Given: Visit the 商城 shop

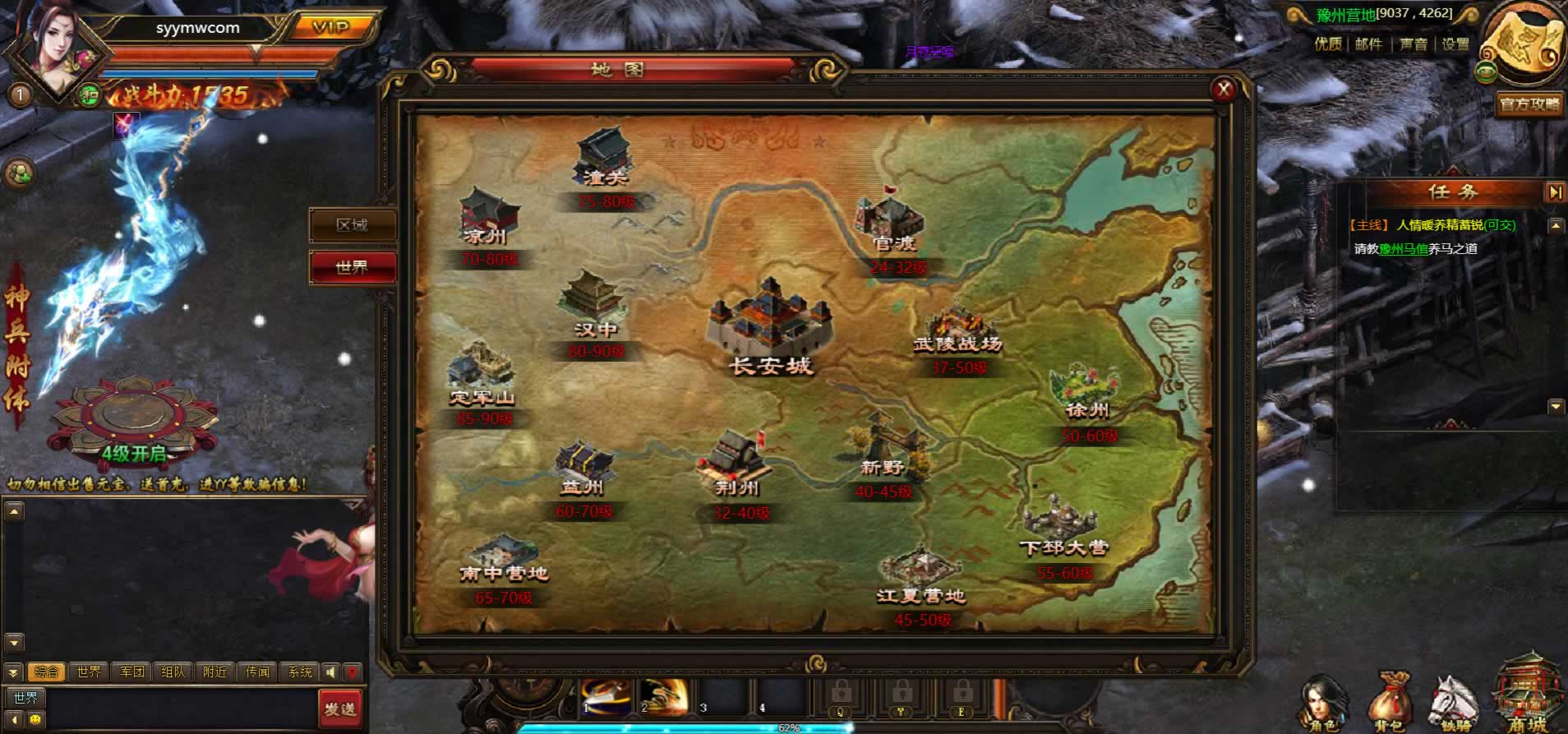Looking at the screenshot, I should coord(1527,699).
